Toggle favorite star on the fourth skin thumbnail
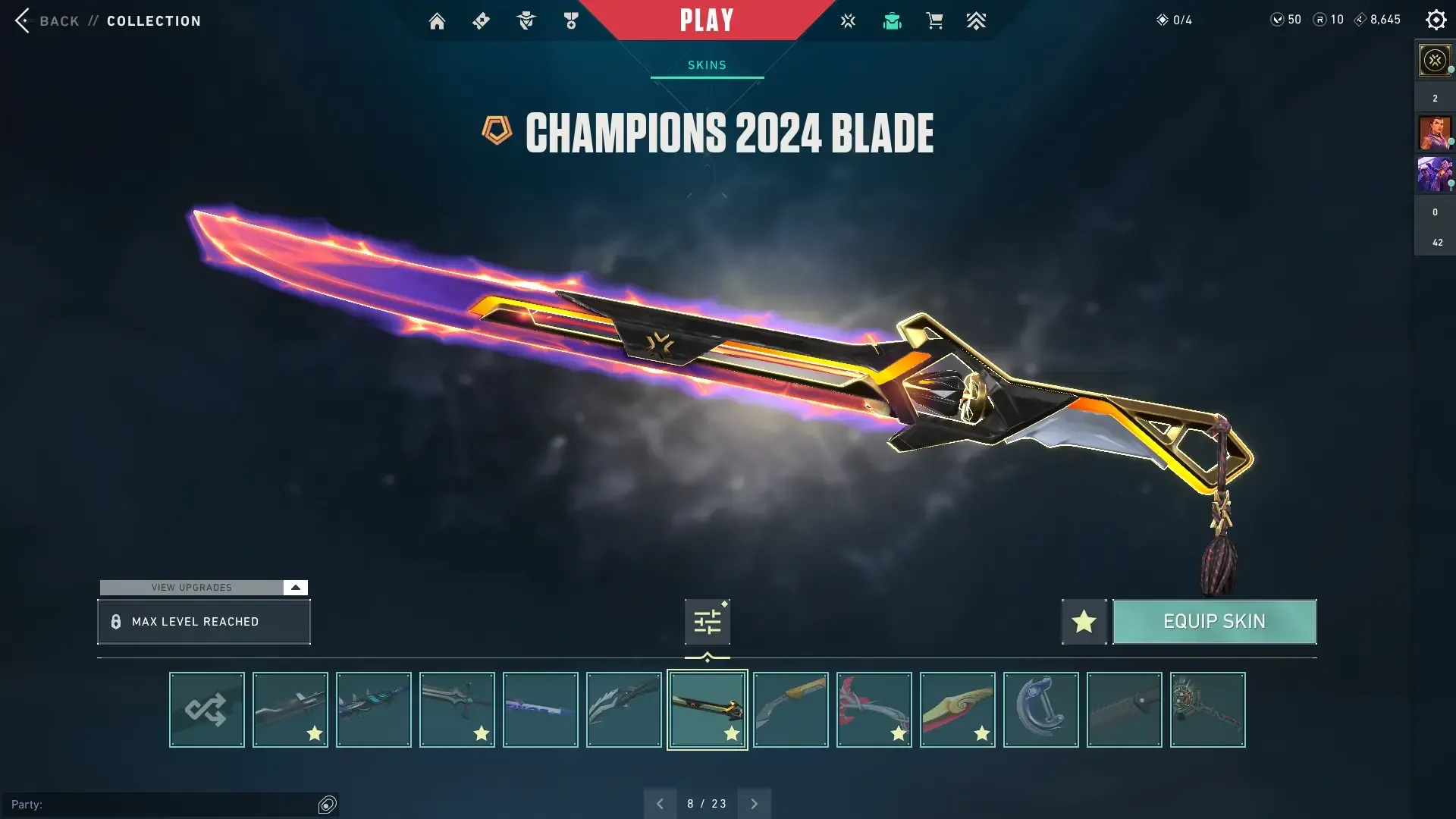1456x819 pixels. pos(480,733)
